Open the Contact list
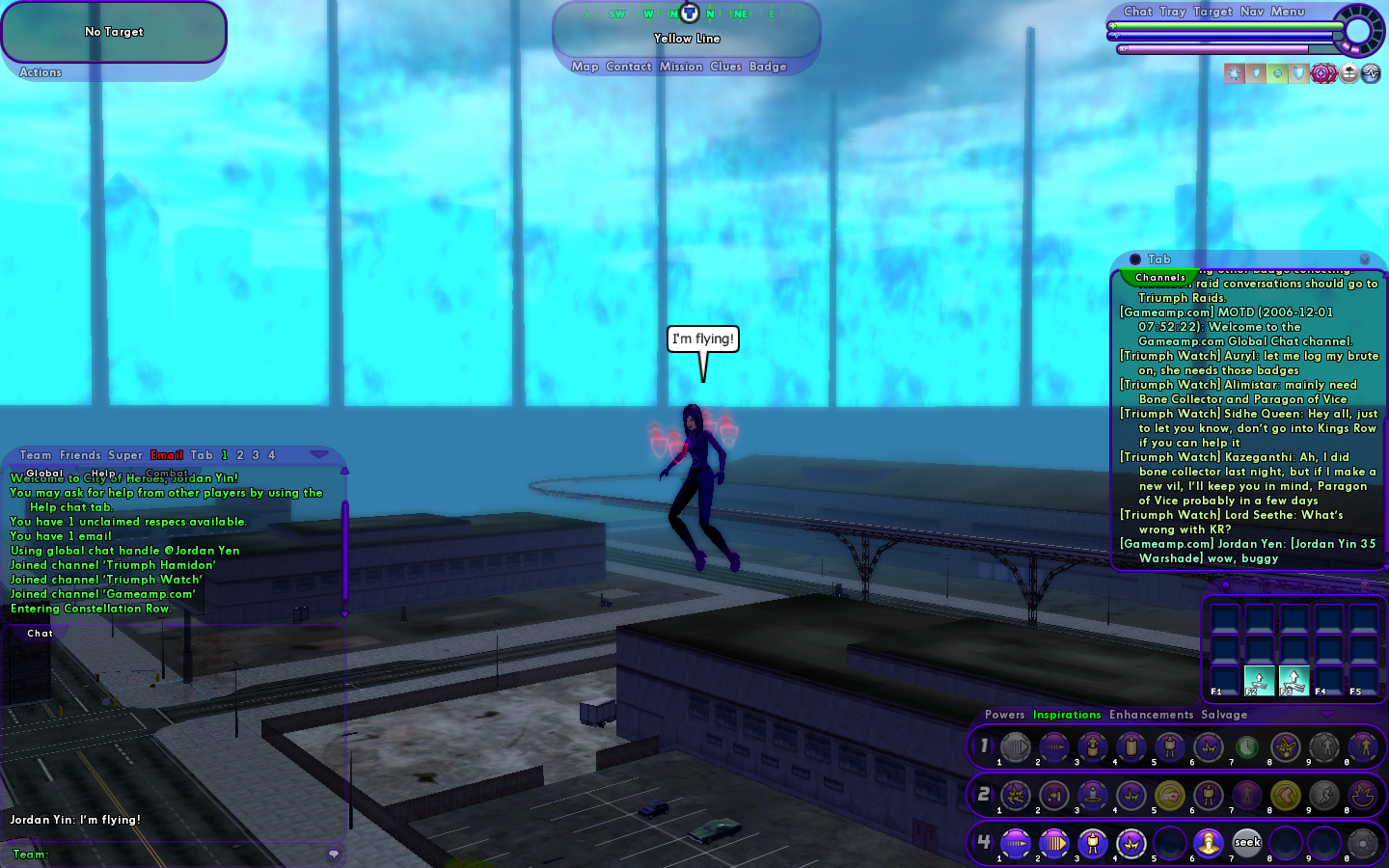The width and height of the screenshot is (1389, 868). click(629, 67)
